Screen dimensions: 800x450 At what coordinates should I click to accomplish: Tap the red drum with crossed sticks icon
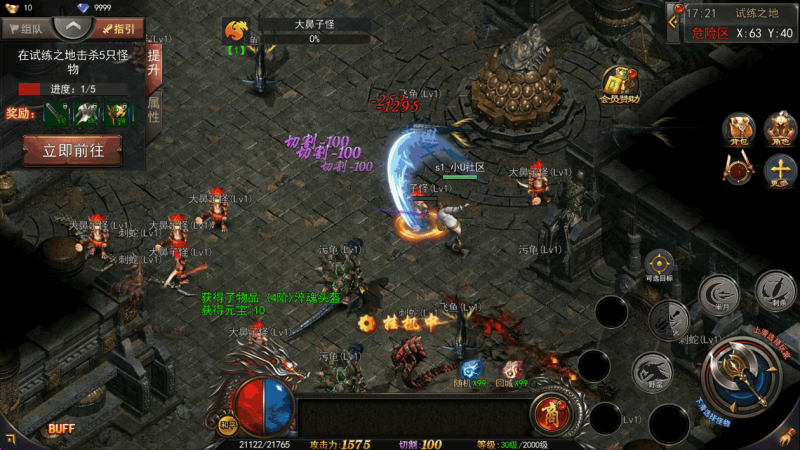[739, 169]
